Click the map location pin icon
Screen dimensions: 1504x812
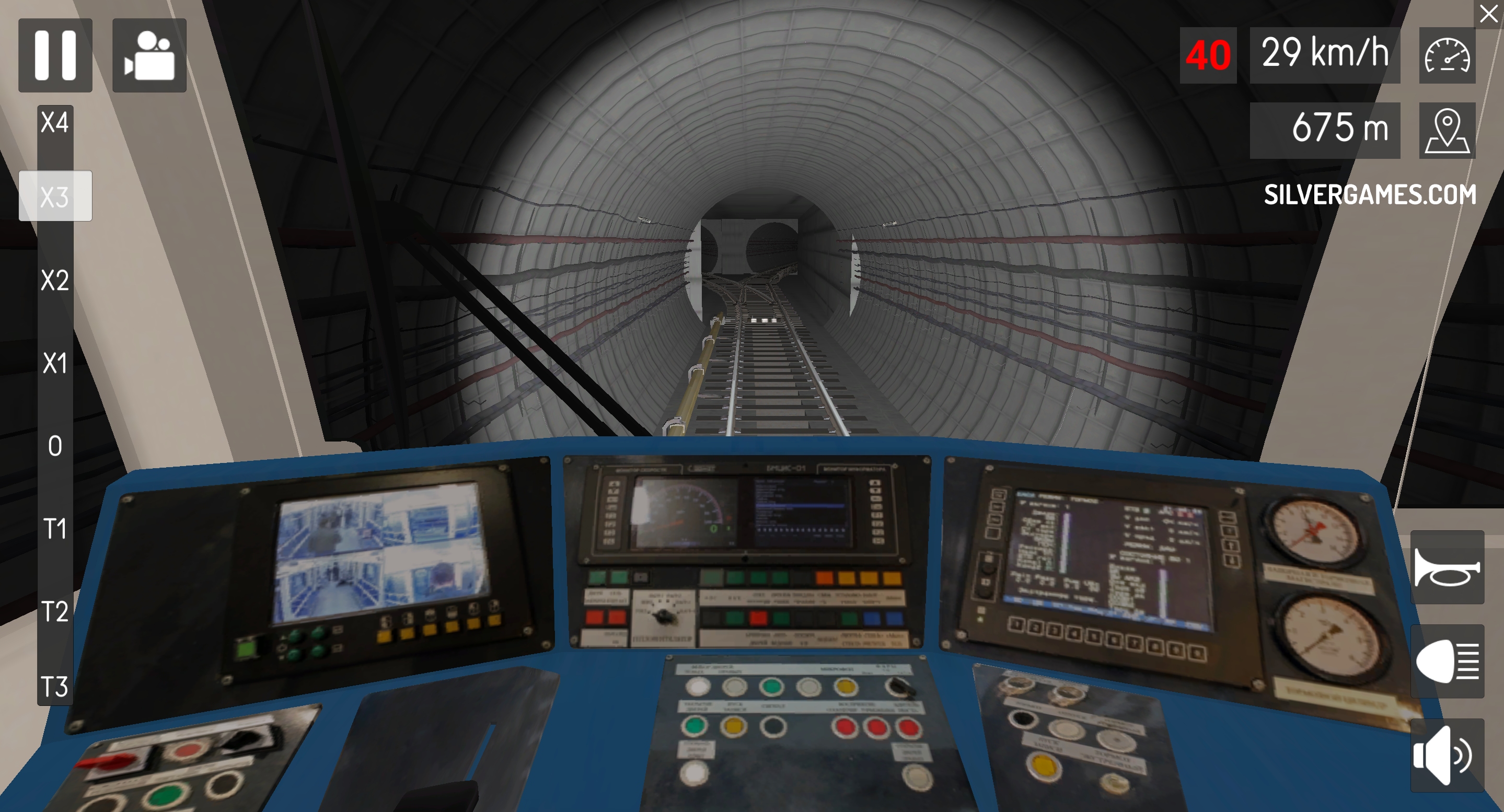tap(1447, 130)
